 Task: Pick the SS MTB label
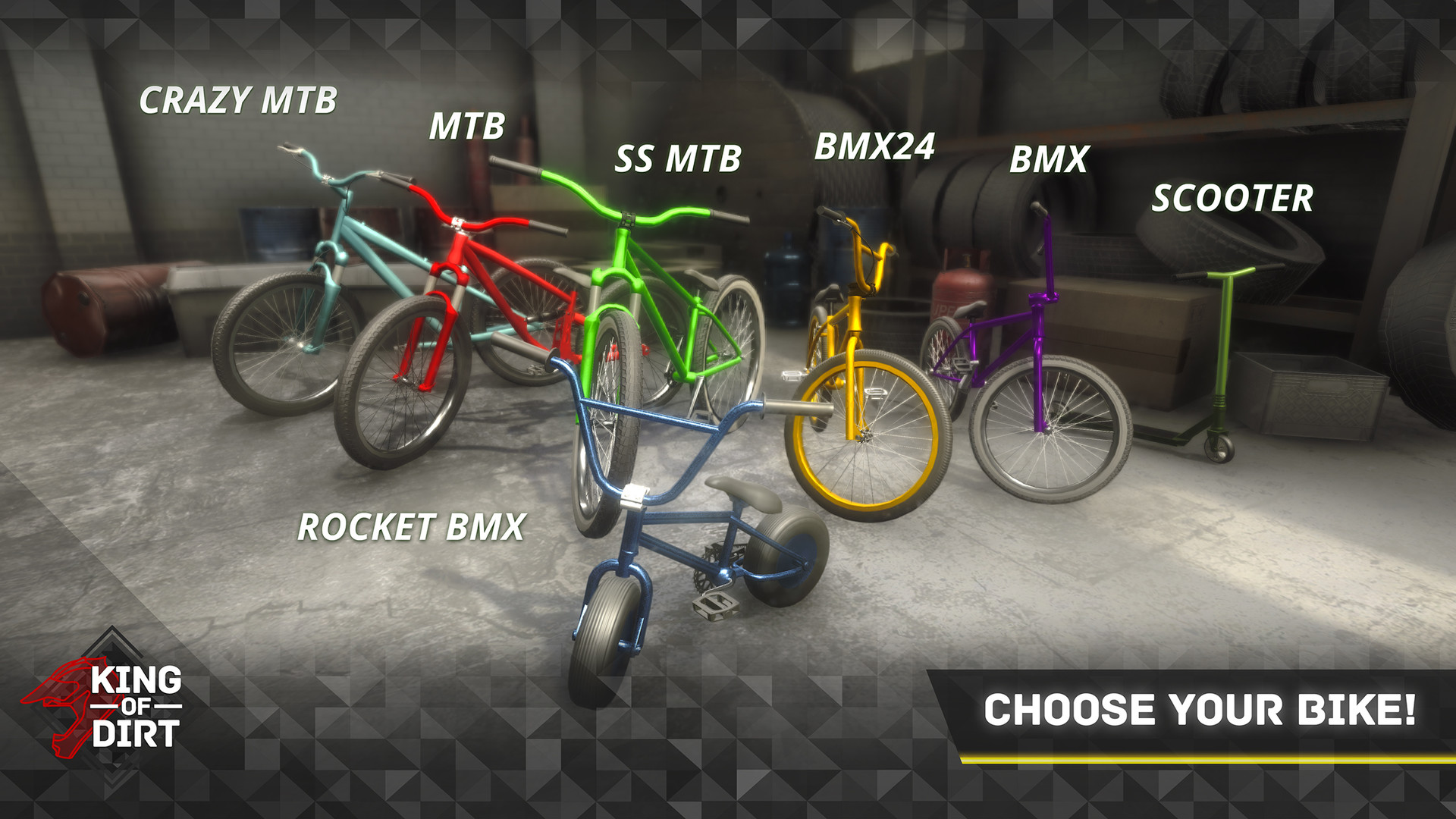(x=677, y=159)
